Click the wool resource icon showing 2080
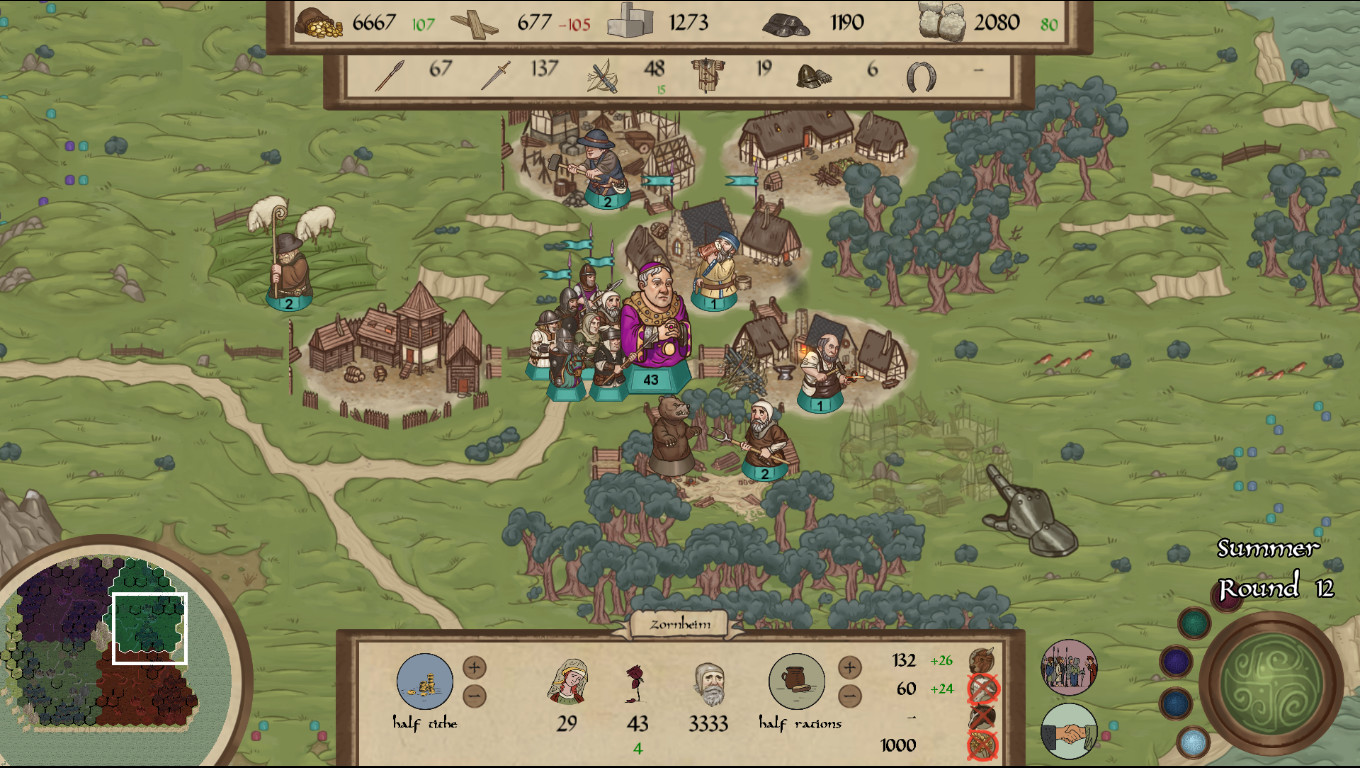 pyautogui.click(x=940, y=22)
